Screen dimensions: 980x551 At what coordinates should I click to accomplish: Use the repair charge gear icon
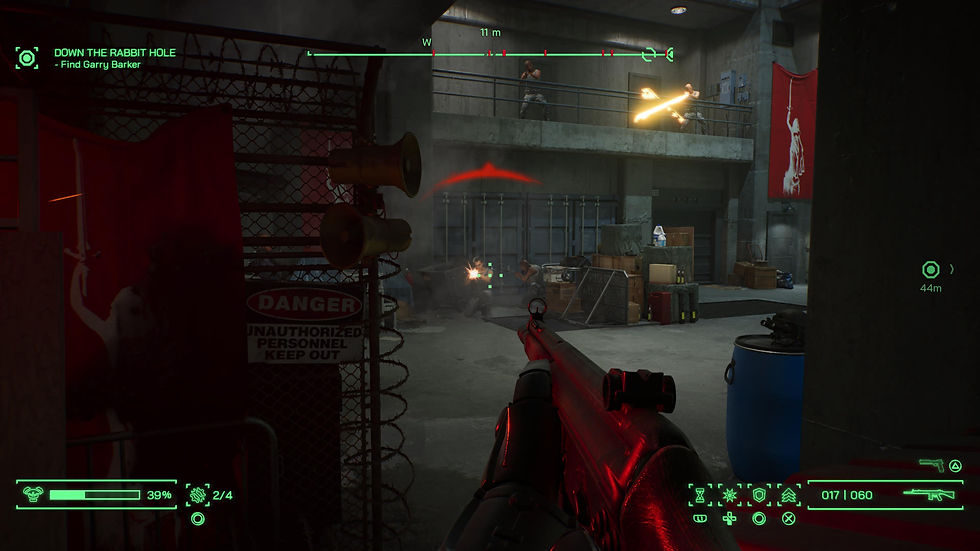coord(197,494)
